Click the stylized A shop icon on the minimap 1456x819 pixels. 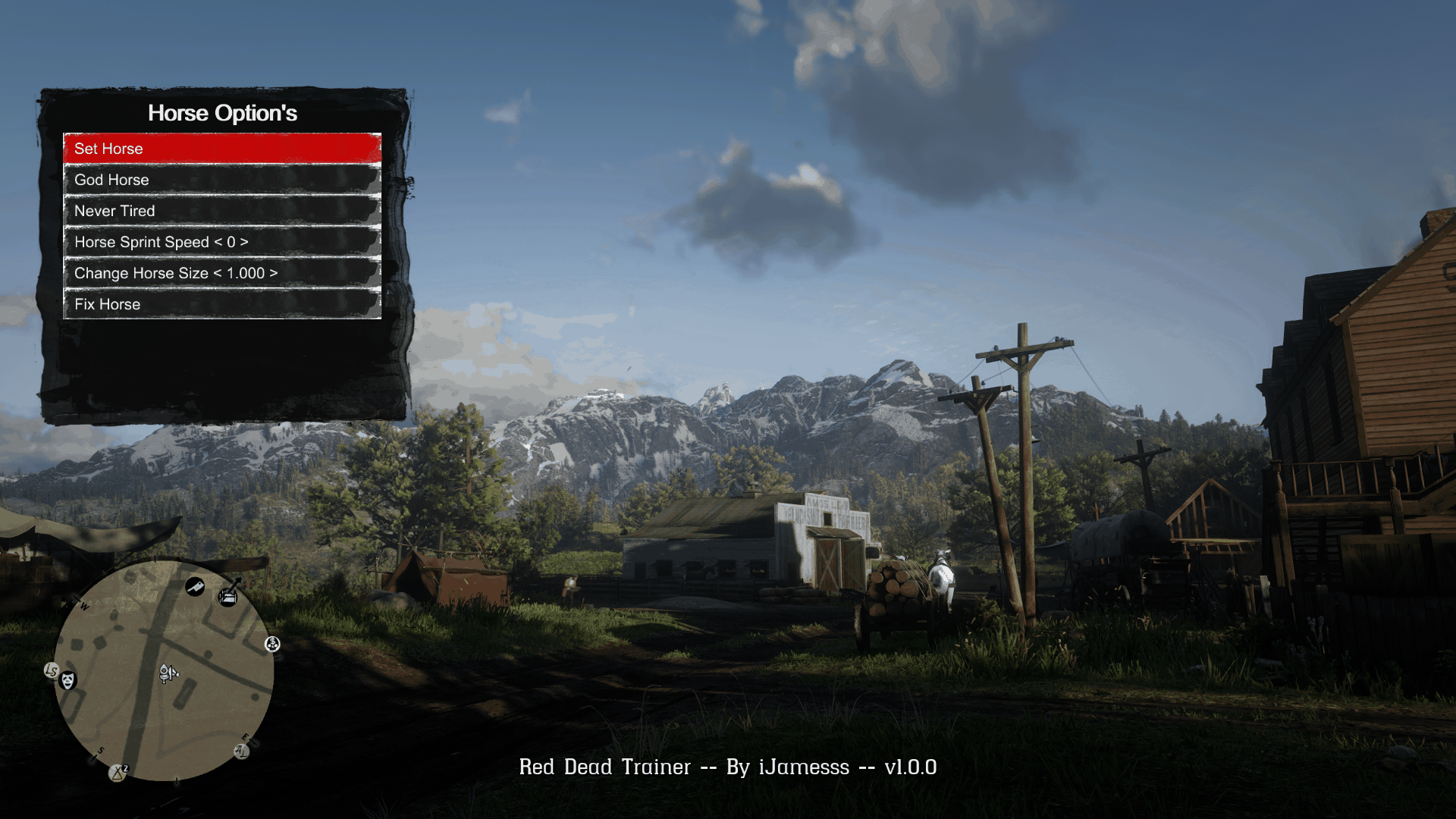(x=240, y=751)
